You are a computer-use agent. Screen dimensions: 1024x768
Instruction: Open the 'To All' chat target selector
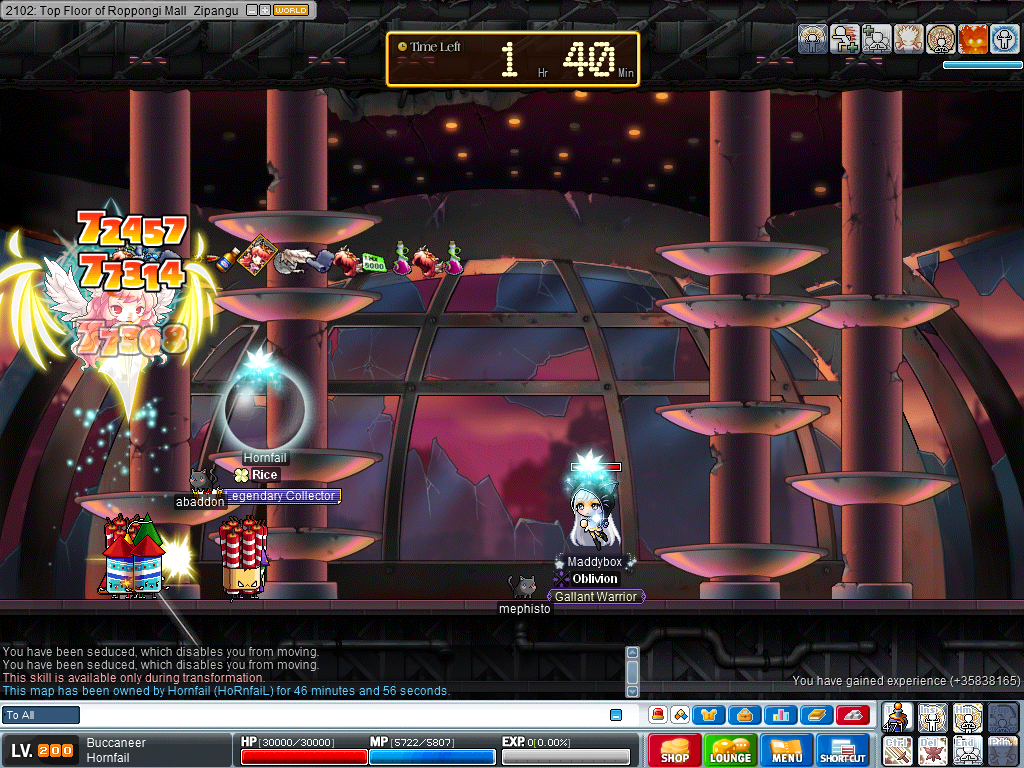(x=41, y=715)
